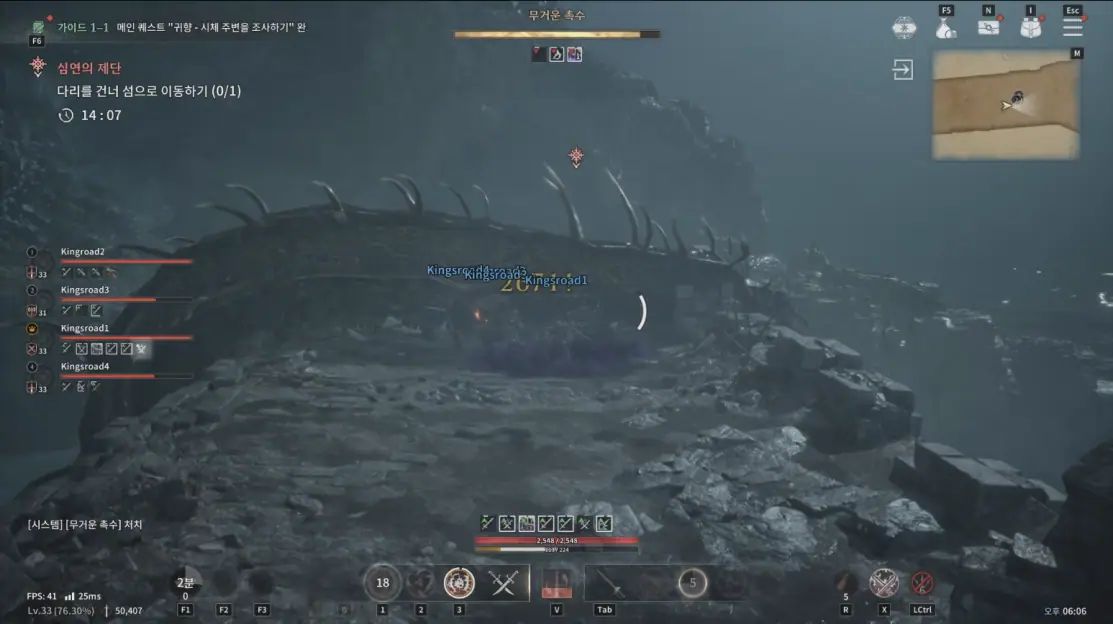This screenshot has width=1113, height=624.
Task: Open the shop money bag icon
Action: click(x=946, y=28)
